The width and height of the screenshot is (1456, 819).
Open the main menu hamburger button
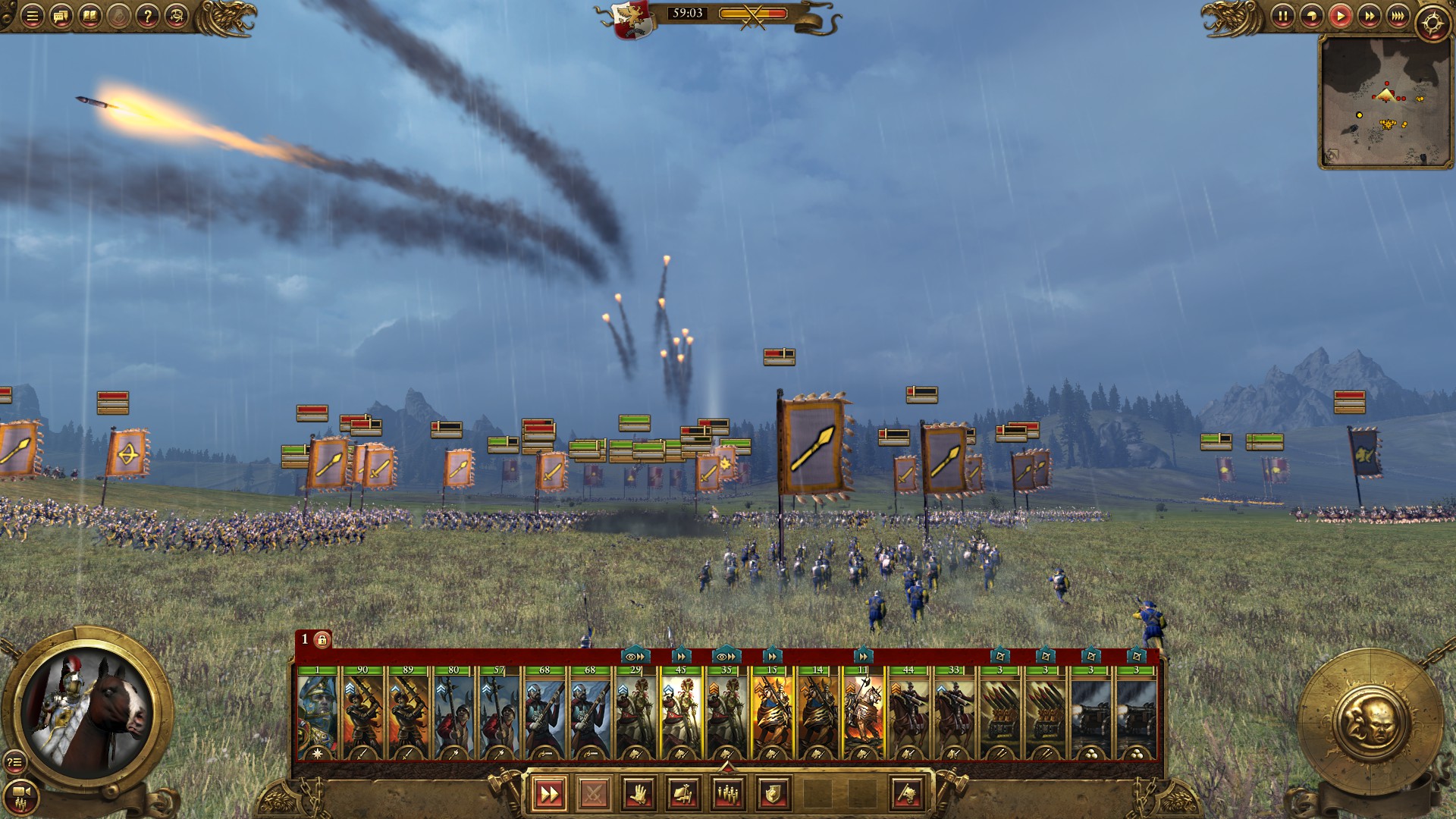tap(32, 16)
